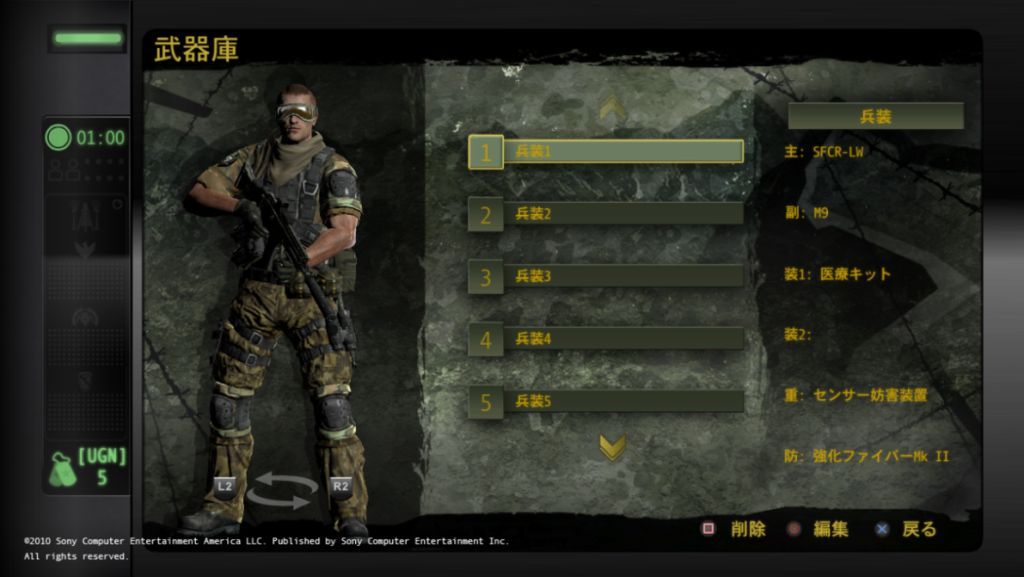The width and height of the screenshot is (1024, 577).
Task: Go back with the 戻る option
Action: 908,529
